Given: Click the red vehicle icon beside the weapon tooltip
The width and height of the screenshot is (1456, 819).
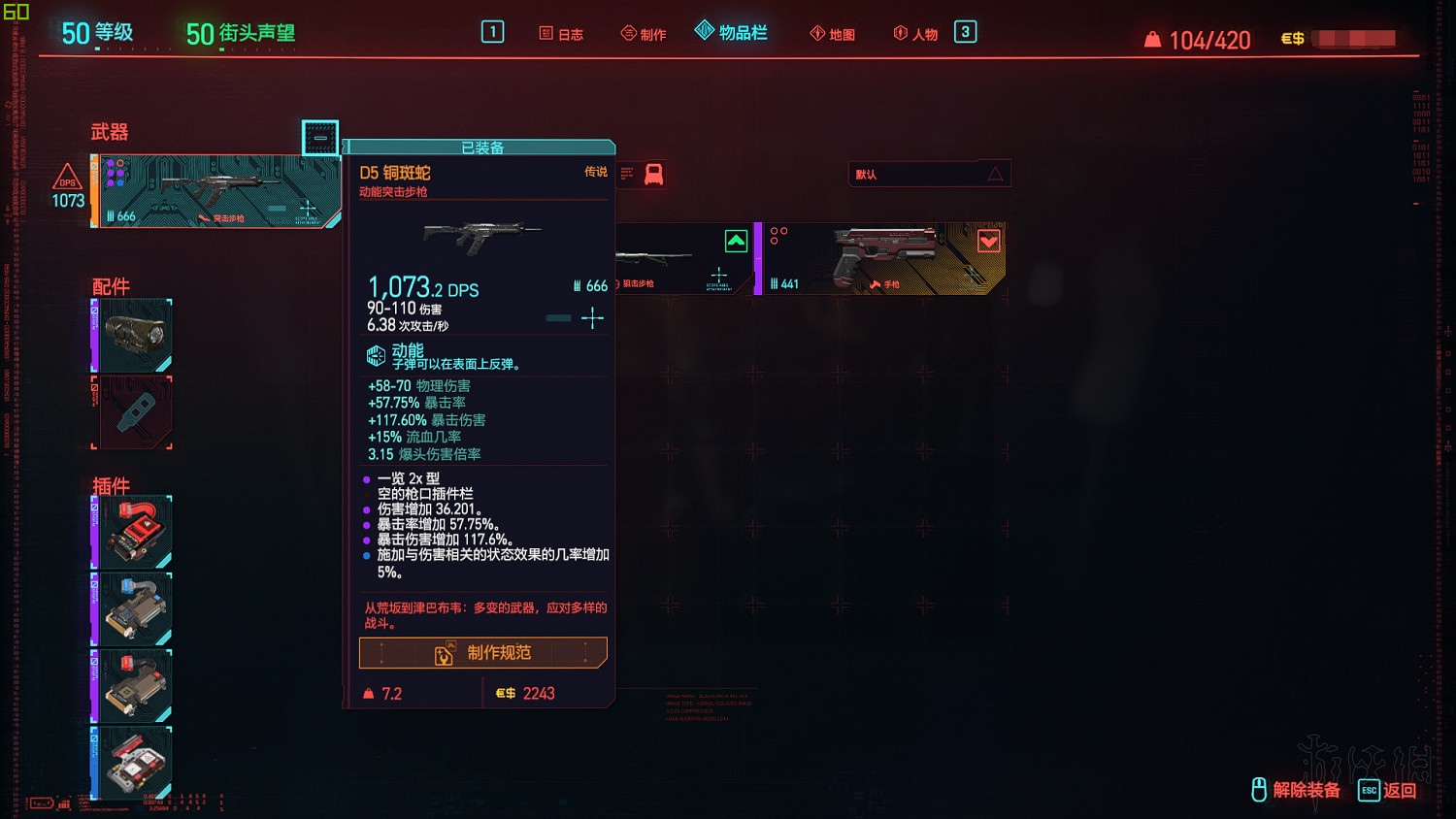Looking at the screenshot, I should tap(655, 173).
